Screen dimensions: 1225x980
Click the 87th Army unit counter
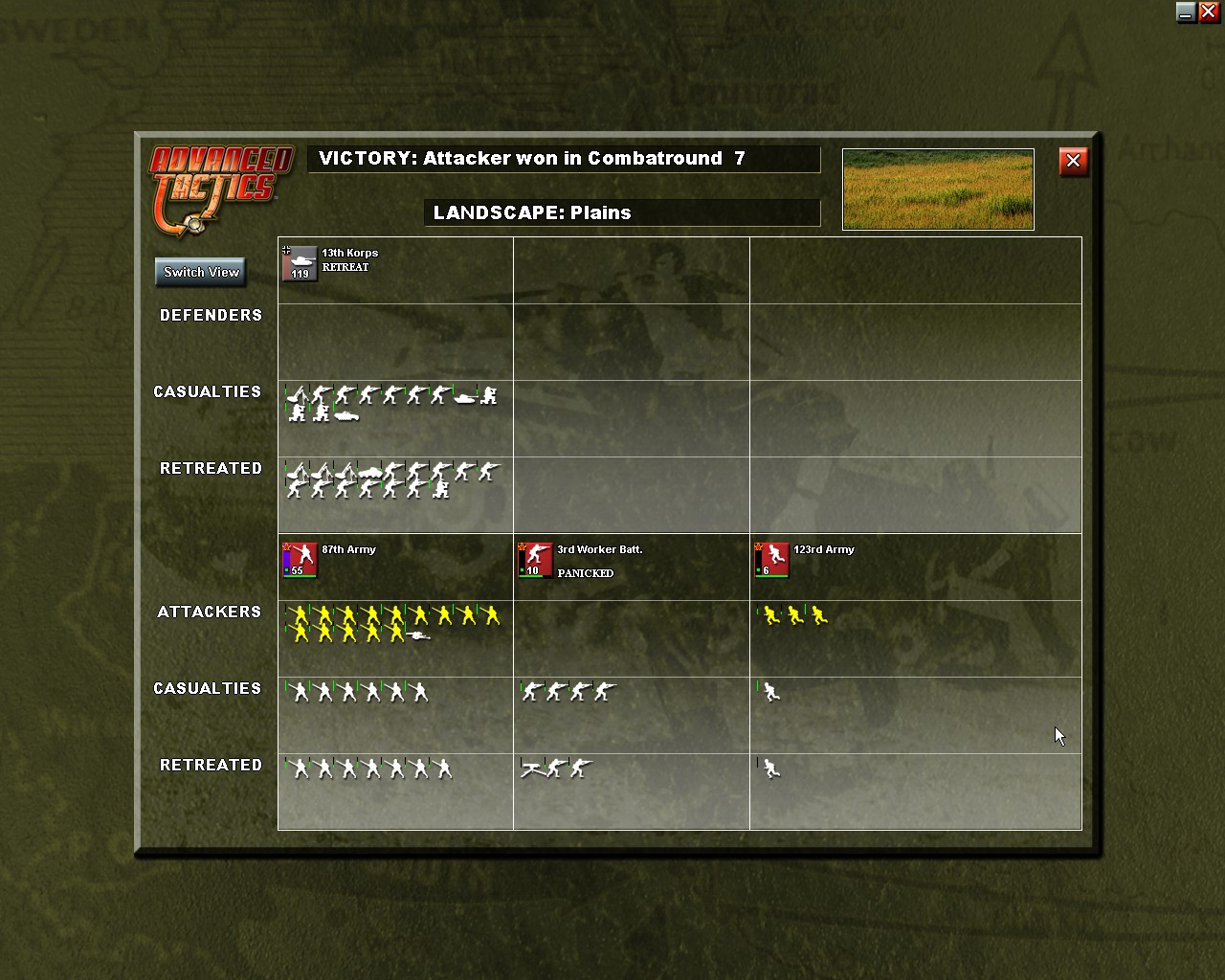pos(298,559)
